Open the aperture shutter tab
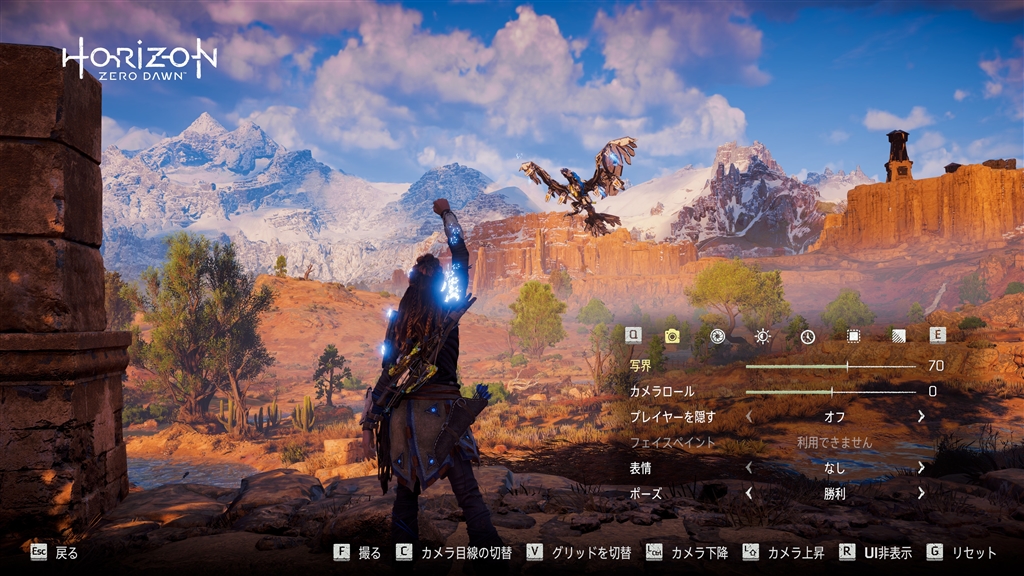 click(717, 336)
